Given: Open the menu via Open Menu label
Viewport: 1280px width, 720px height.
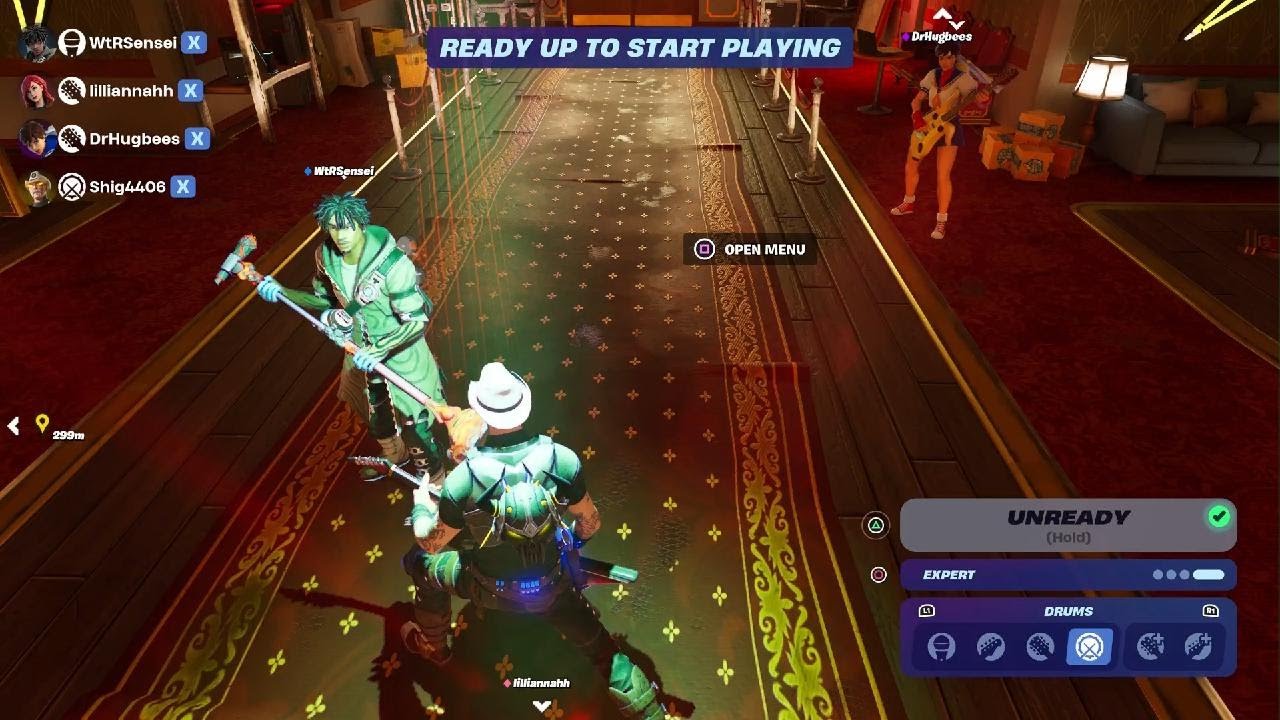Looking at the screenshot, I should click(x=764, y=249).
